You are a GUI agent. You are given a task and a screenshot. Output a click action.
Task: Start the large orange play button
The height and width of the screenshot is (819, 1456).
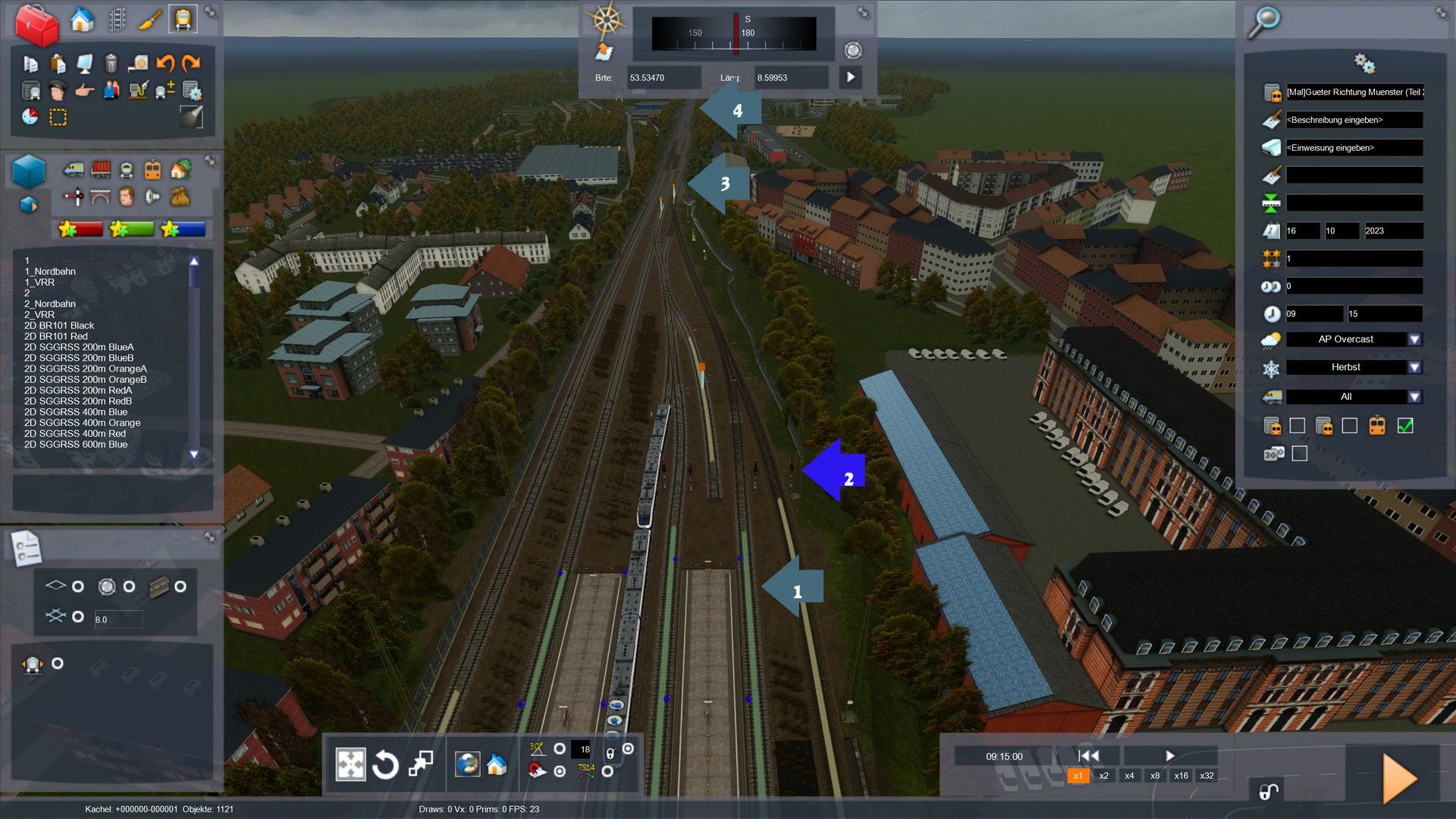point(1399,779)
